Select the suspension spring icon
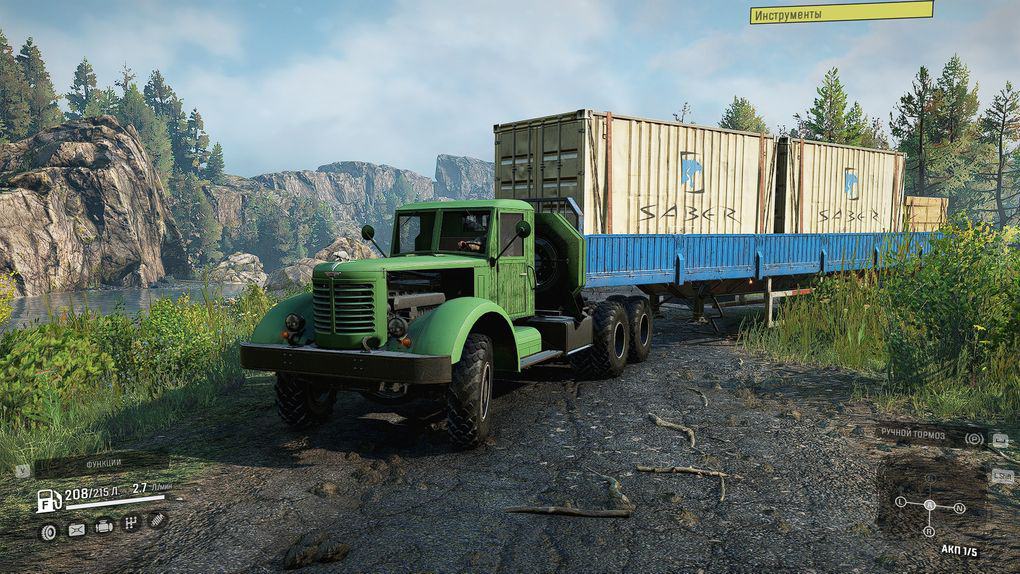The width and height of the screenshot is (1020, 574). pos(157,520)
